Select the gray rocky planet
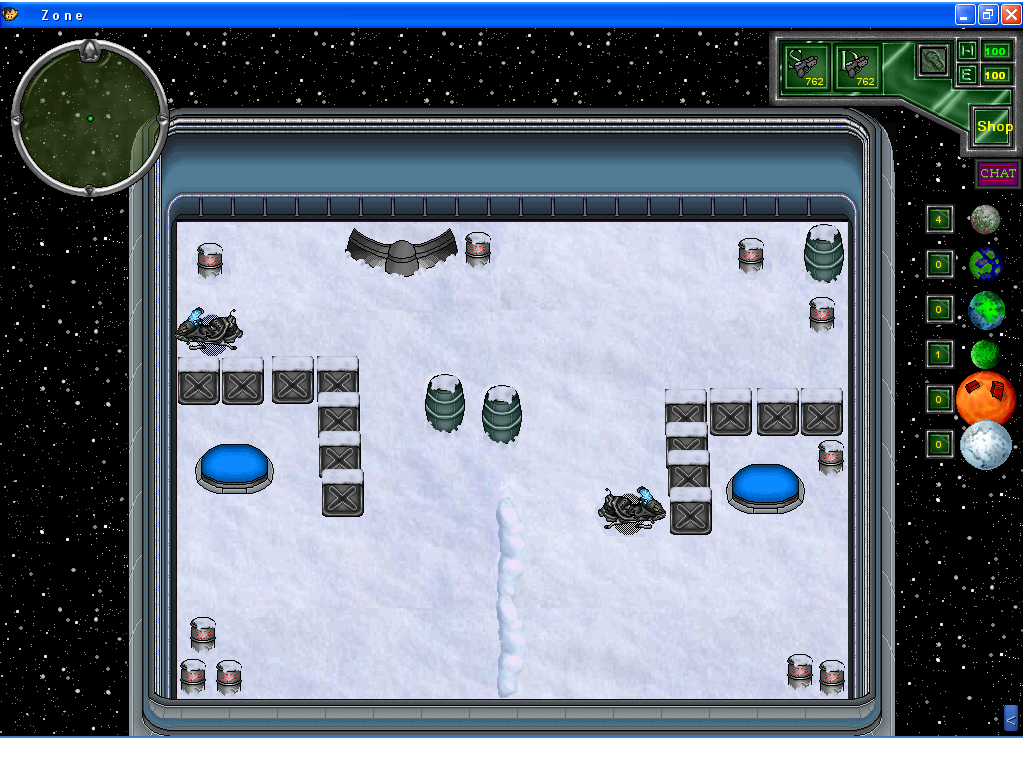 (x=984, y=219)
